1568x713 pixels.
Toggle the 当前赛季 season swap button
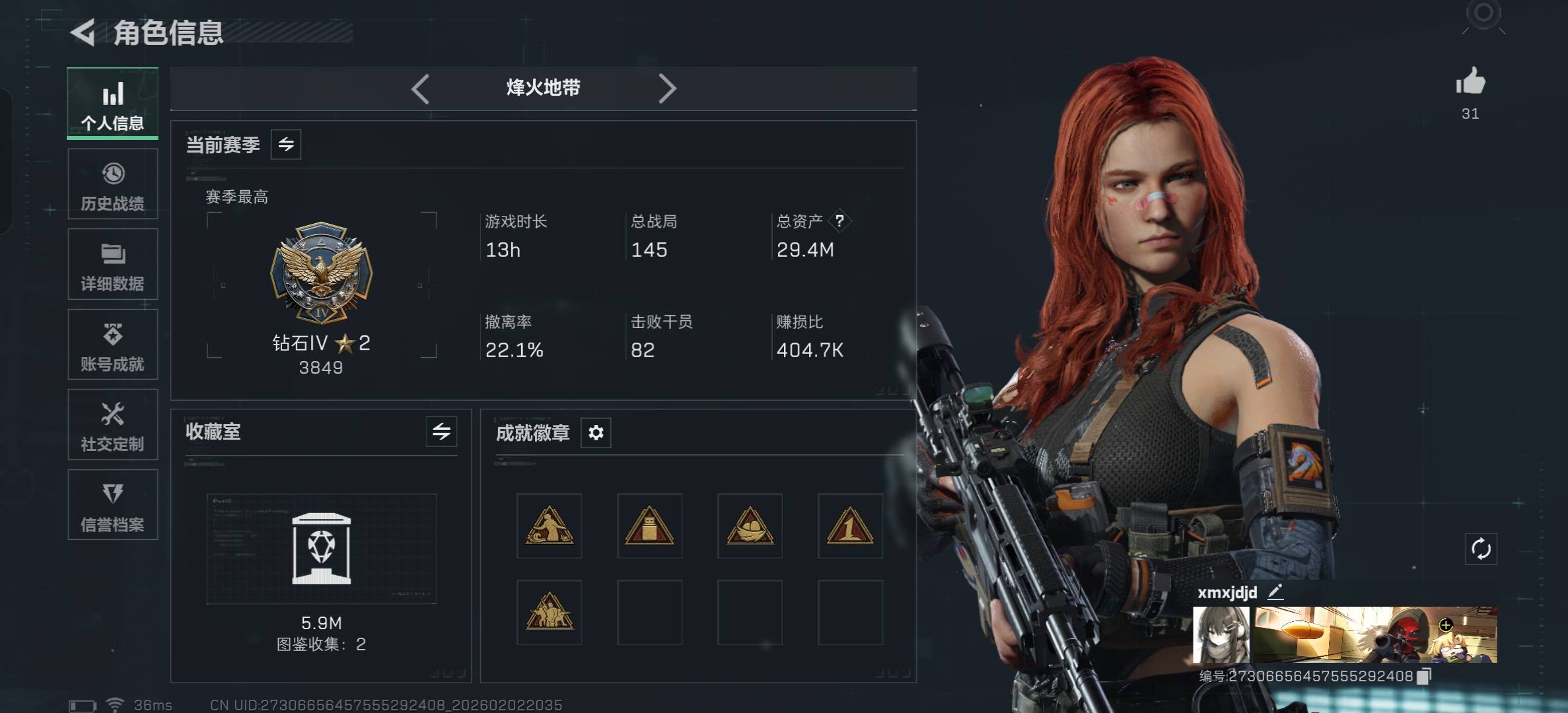(x=286, y=145)
